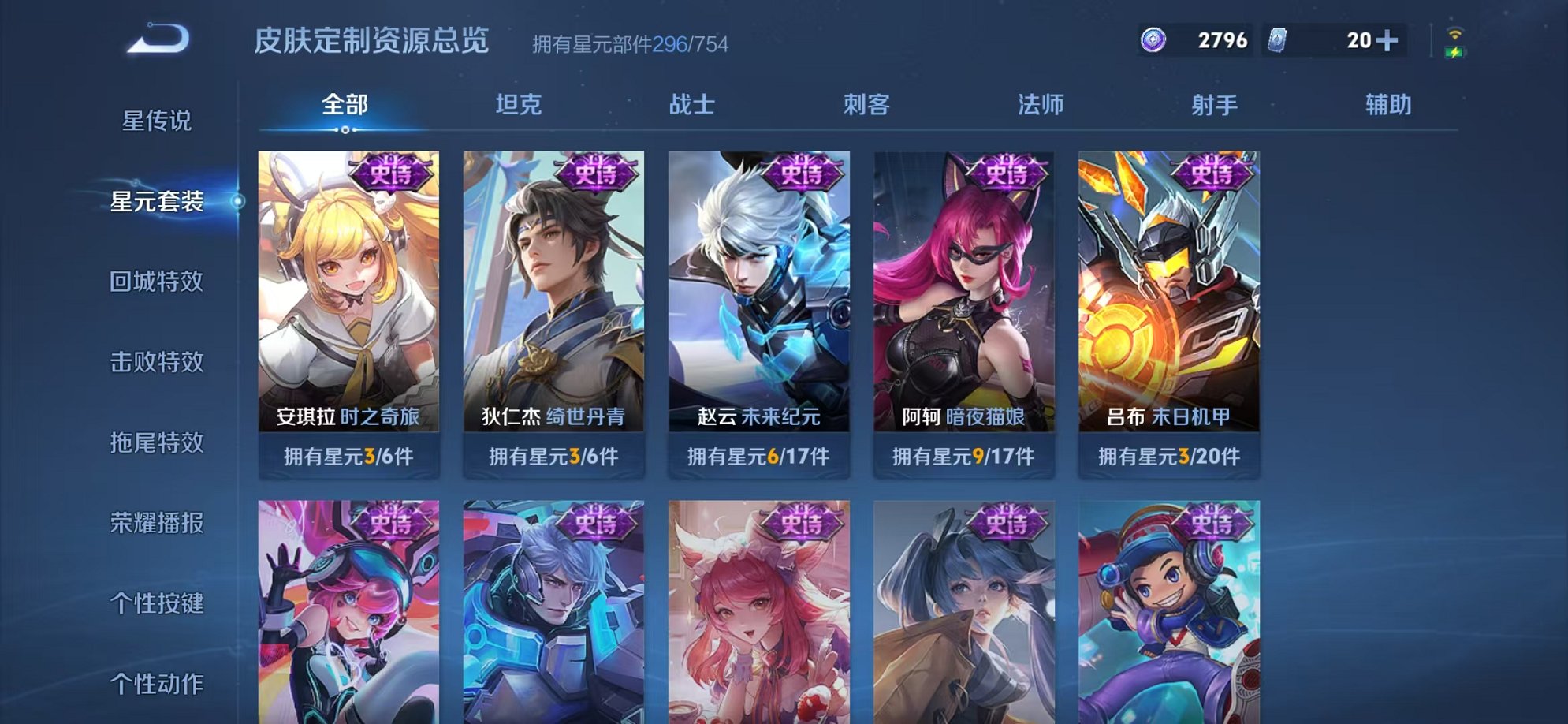Open the 回城特效 section

coord(155,282)
